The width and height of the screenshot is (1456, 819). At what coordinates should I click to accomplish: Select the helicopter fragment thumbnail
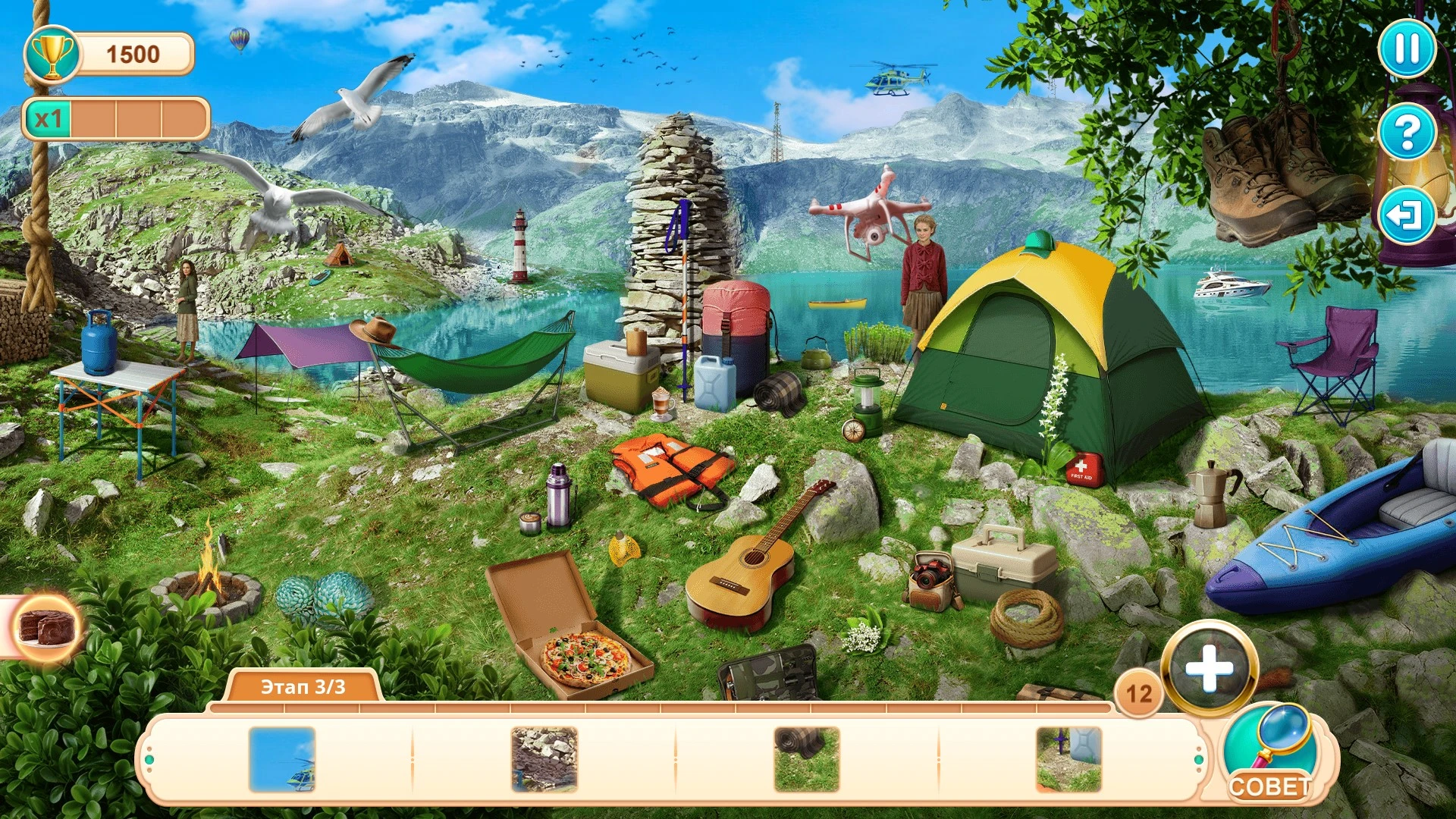pyautogui.click(x=282, y=759)
